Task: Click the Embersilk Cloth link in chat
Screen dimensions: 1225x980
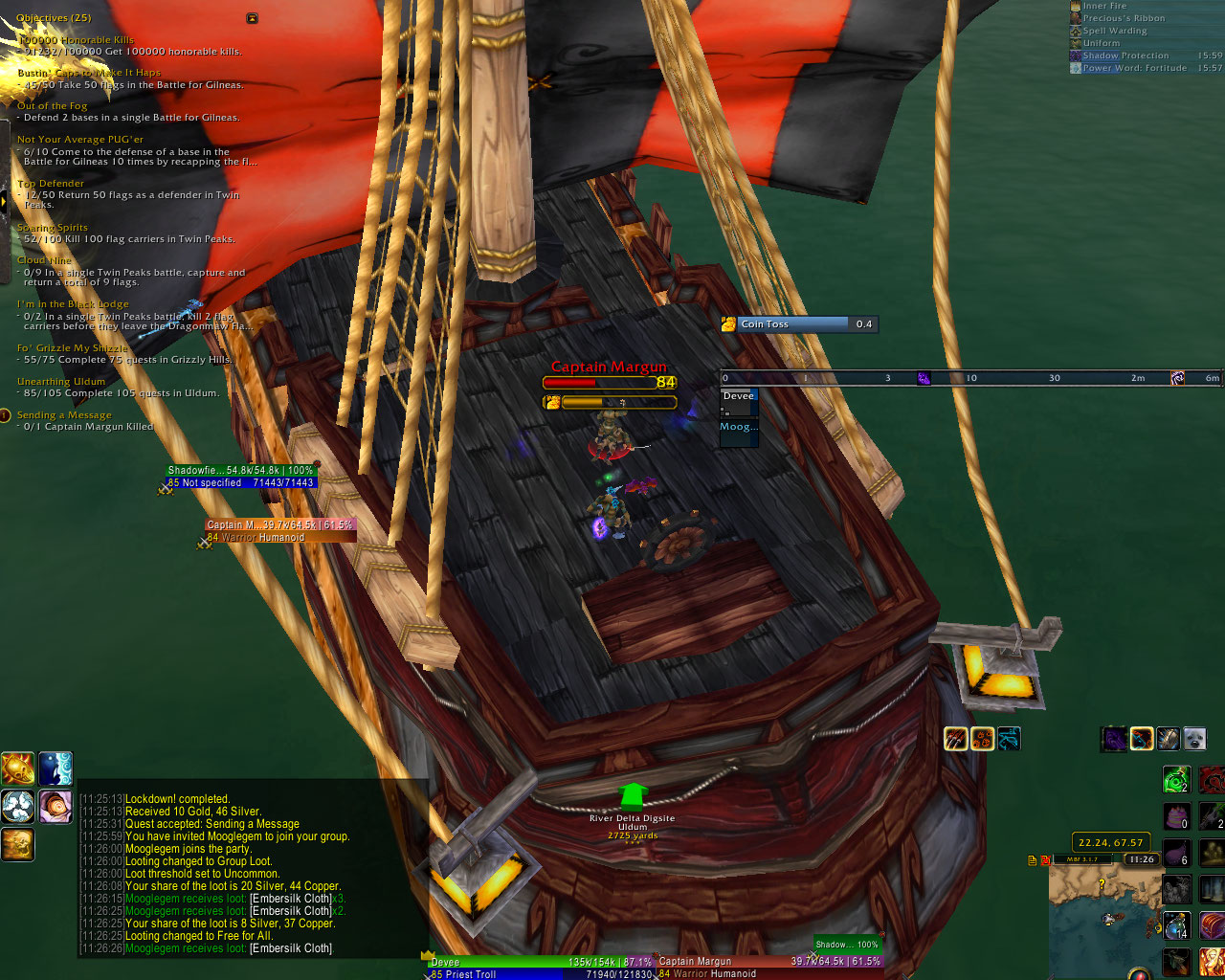Action: [291, 948]
